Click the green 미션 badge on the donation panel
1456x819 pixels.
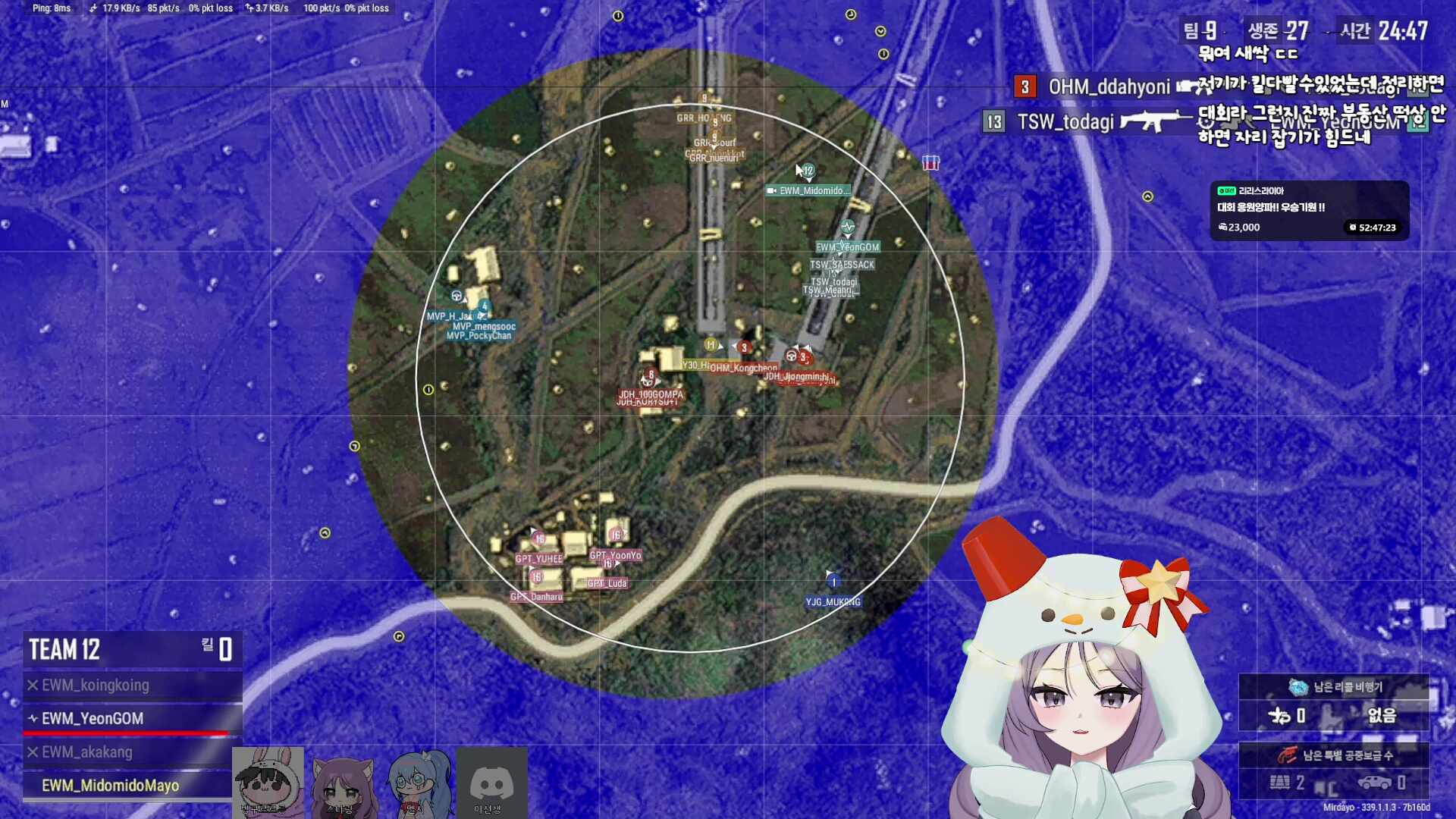click(x=1226, y=191)
